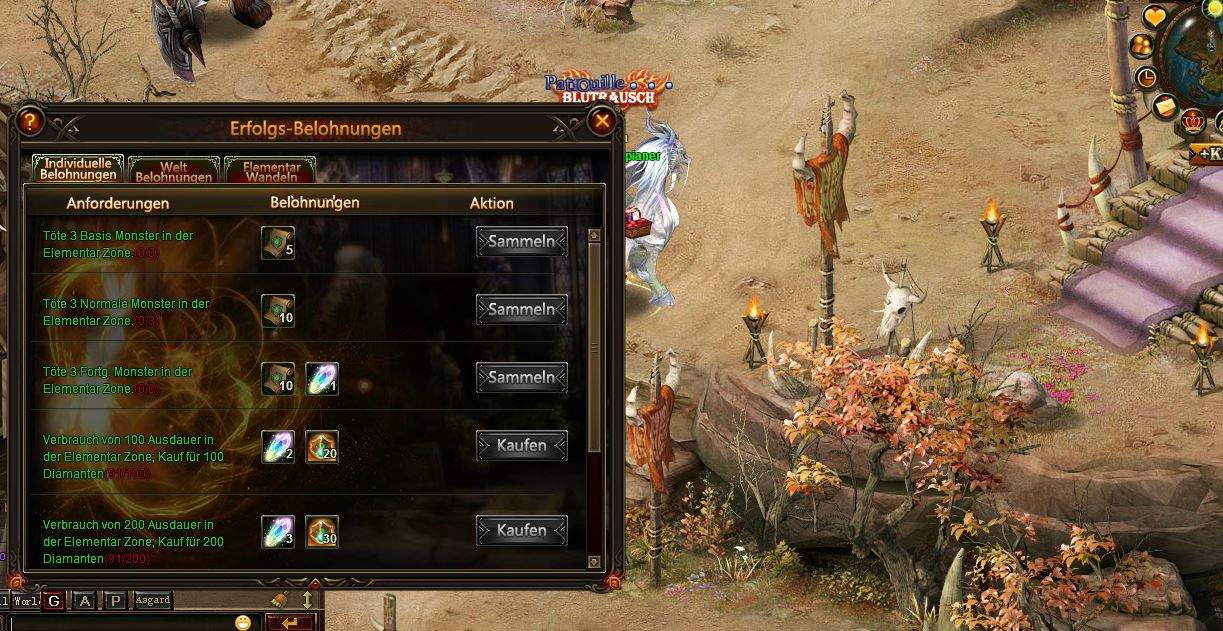Open the help question mark button
The height and width of the screenshot is (631, 1223).
[x=30, y=122]
